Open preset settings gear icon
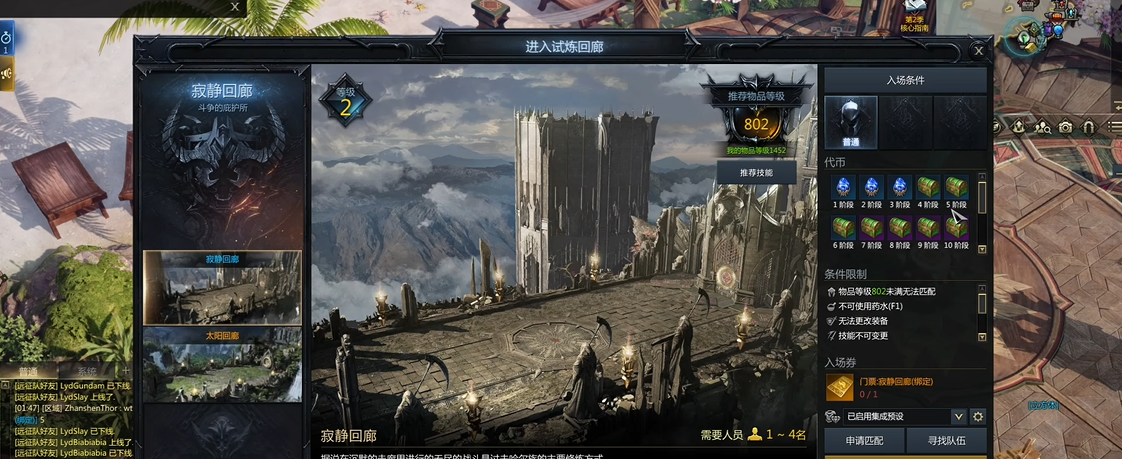 [978, 416]
